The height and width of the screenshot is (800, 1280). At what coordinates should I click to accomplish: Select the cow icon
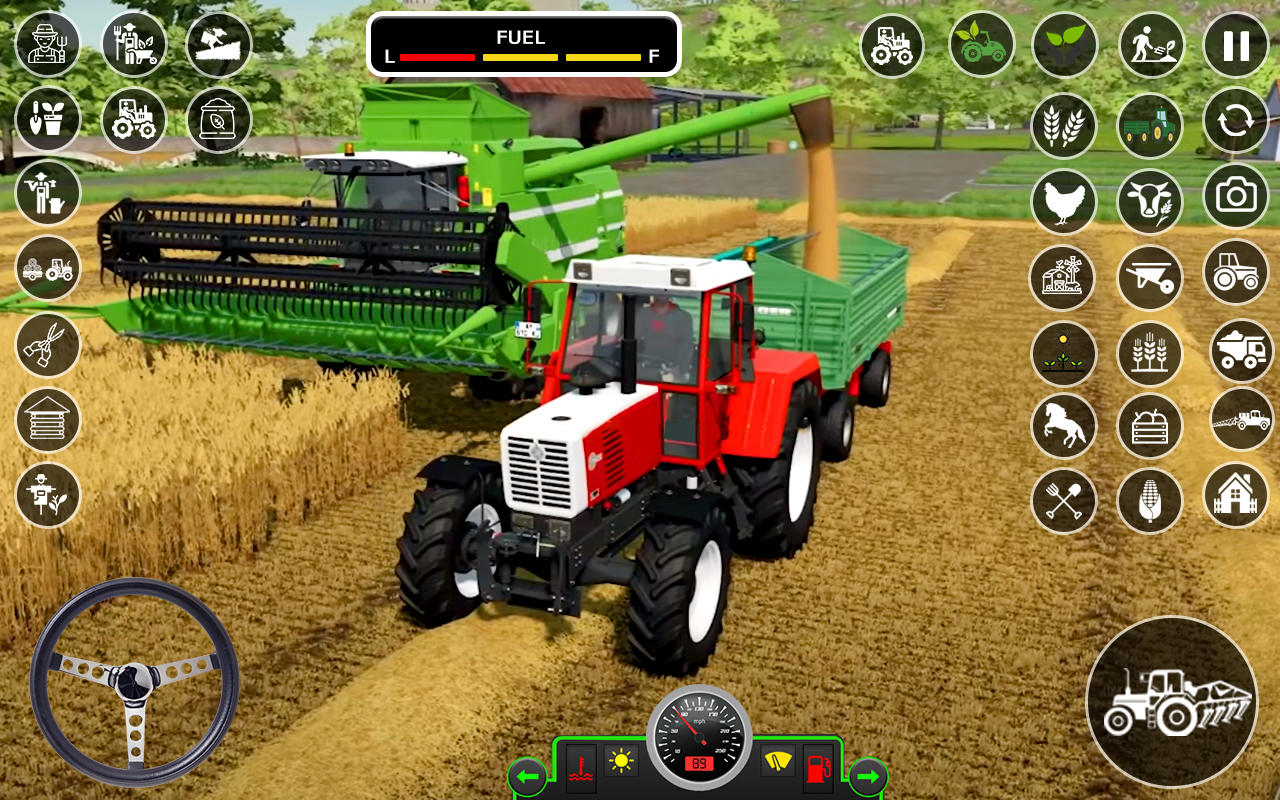(x=1149, y=202)
